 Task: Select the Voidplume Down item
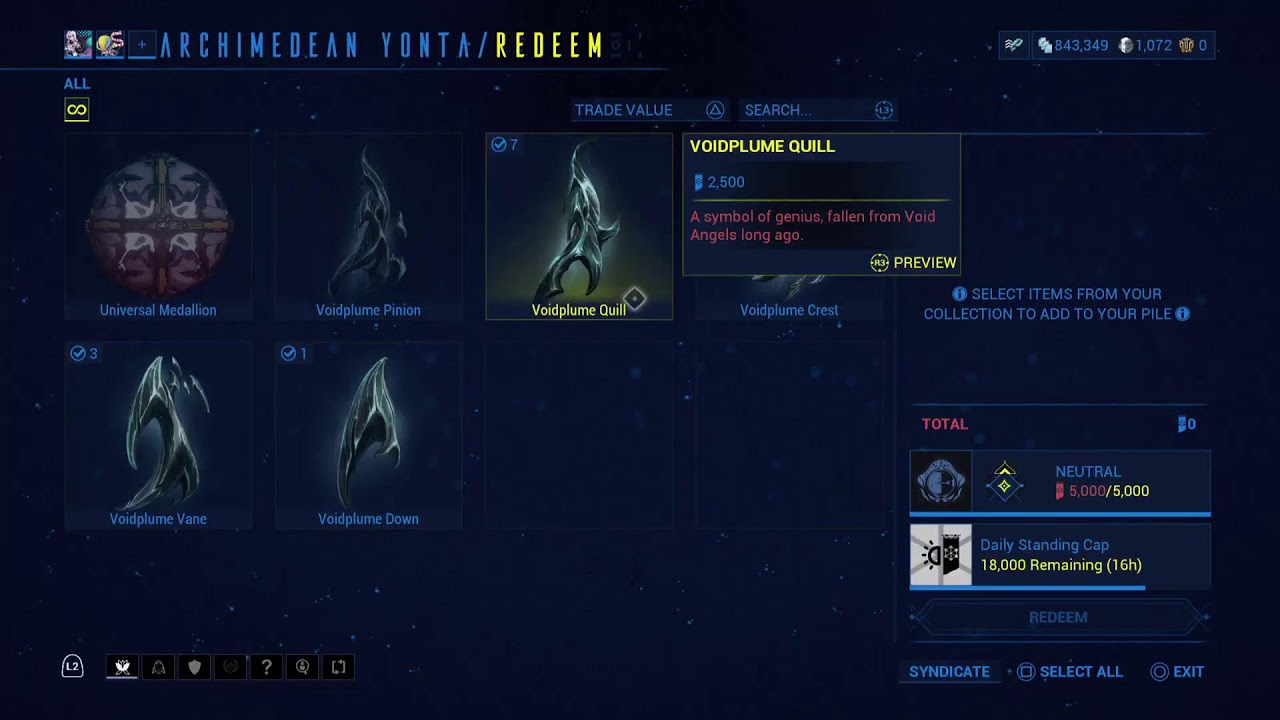tap(368, 435)
